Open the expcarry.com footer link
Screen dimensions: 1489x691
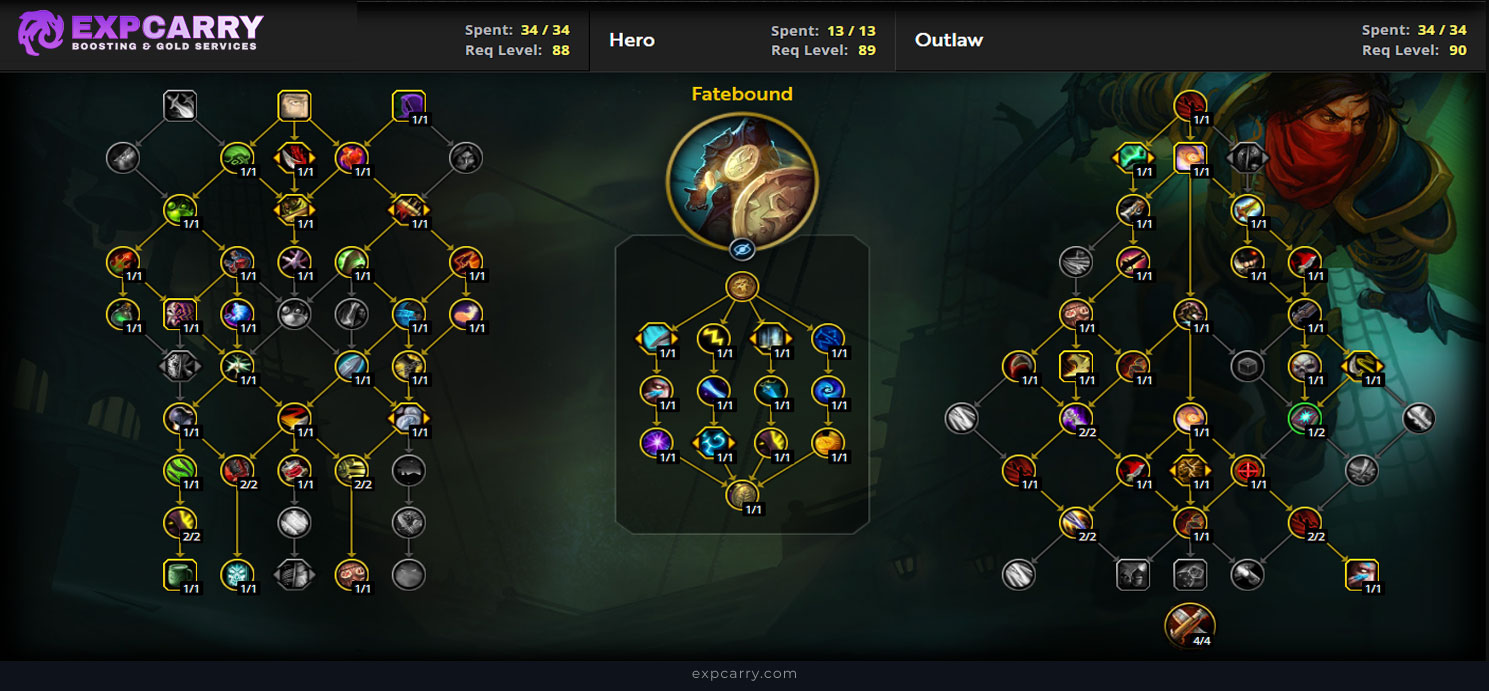744,674
